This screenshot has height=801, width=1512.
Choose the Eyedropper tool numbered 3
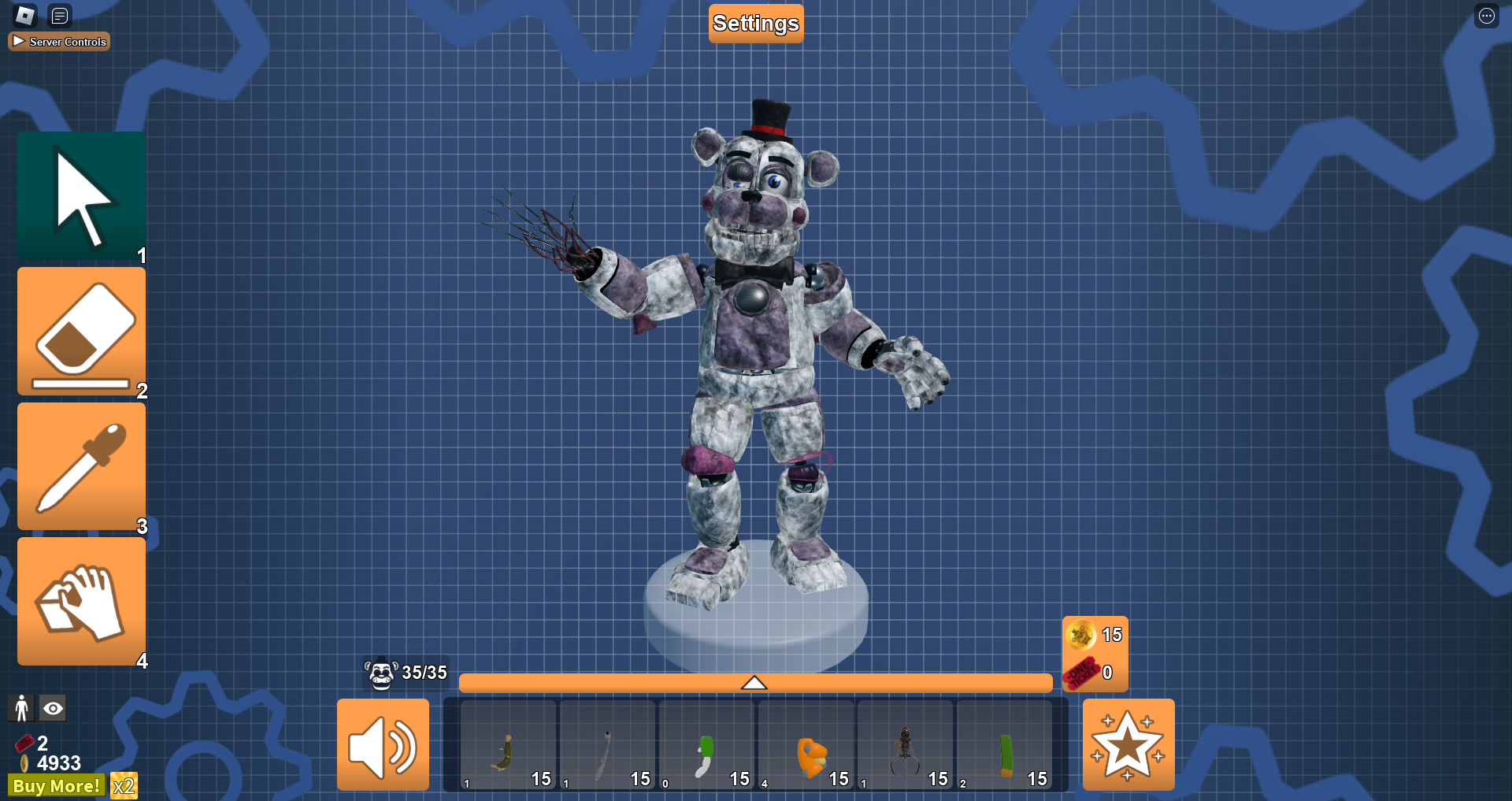pyautogui.click(x=81, y=466)
